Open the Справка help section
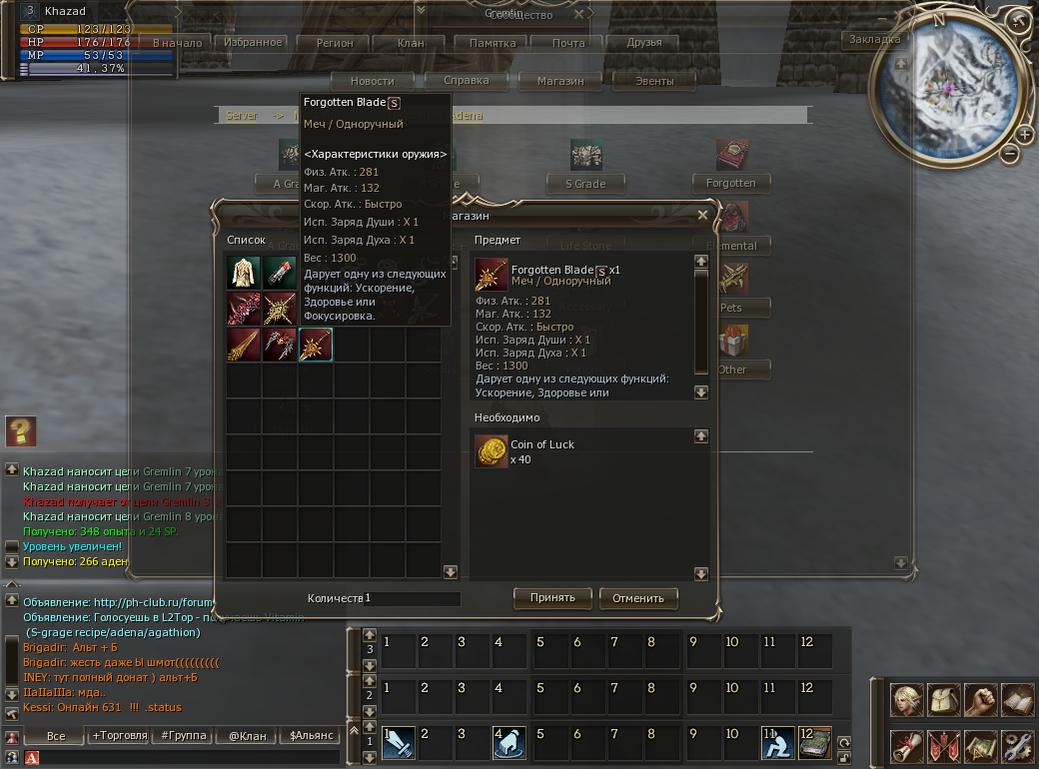The image size is (1039, 769). pyautogui.click(x=466, y=81)
